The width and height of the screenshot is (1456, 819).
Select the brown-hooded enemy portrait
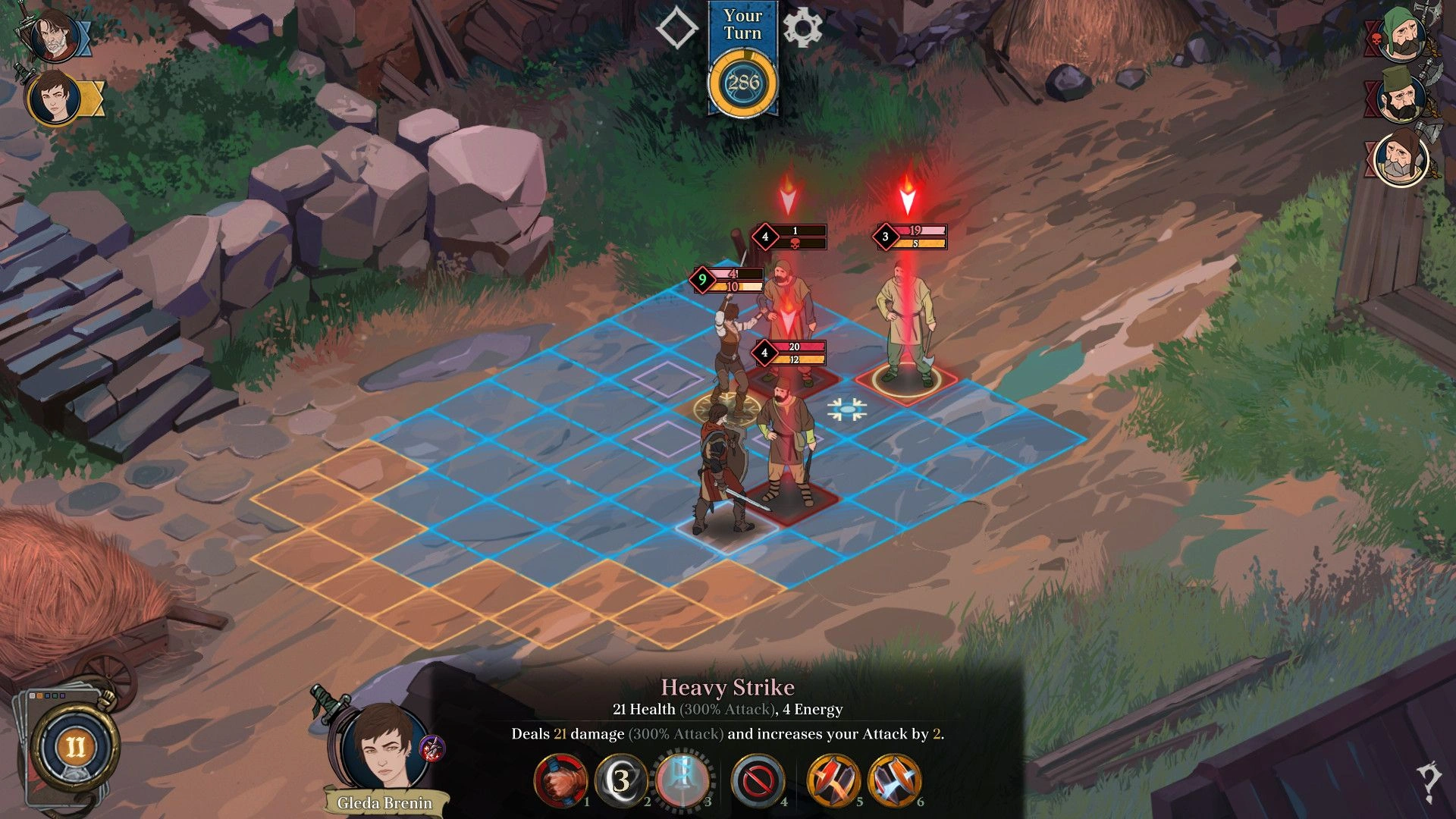(1400, 158)
